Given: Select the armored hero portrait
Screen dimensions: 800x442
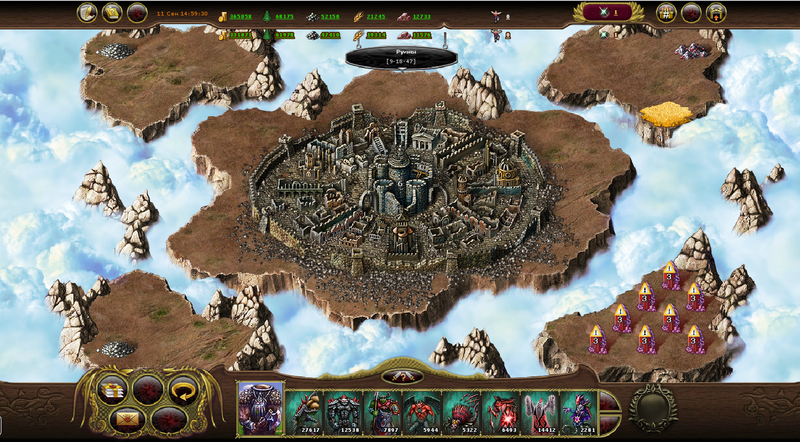Looking at the screenshot, I should tap(260, 408).
